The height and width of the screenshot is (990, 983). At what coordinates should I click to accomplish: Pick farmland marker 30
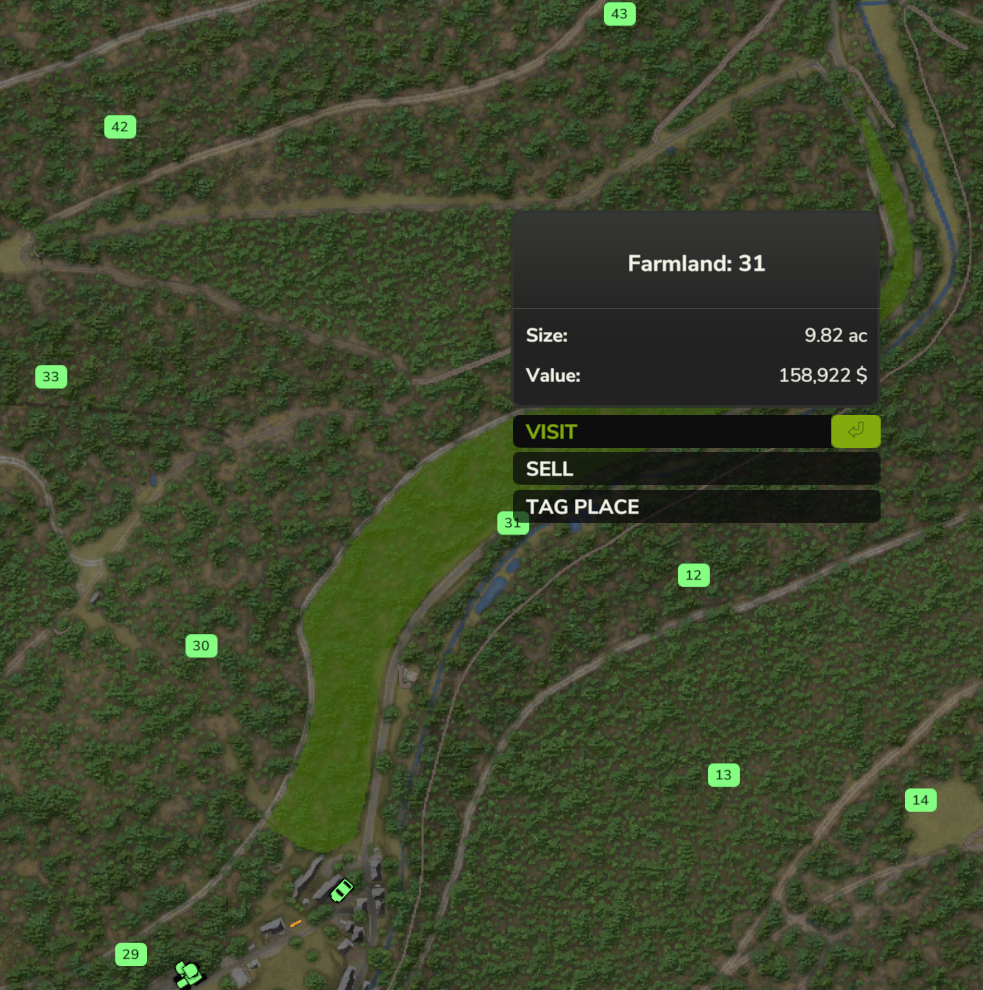point(201,646)
